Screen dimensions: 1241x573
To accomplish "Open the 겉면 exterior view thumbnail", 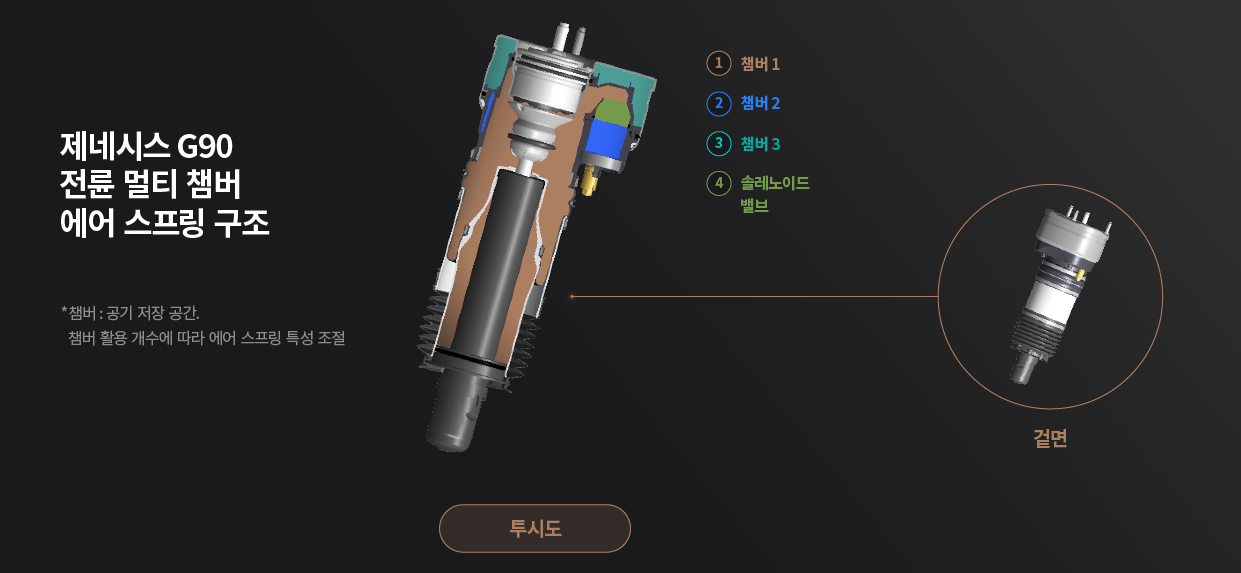I will 1050,297.
